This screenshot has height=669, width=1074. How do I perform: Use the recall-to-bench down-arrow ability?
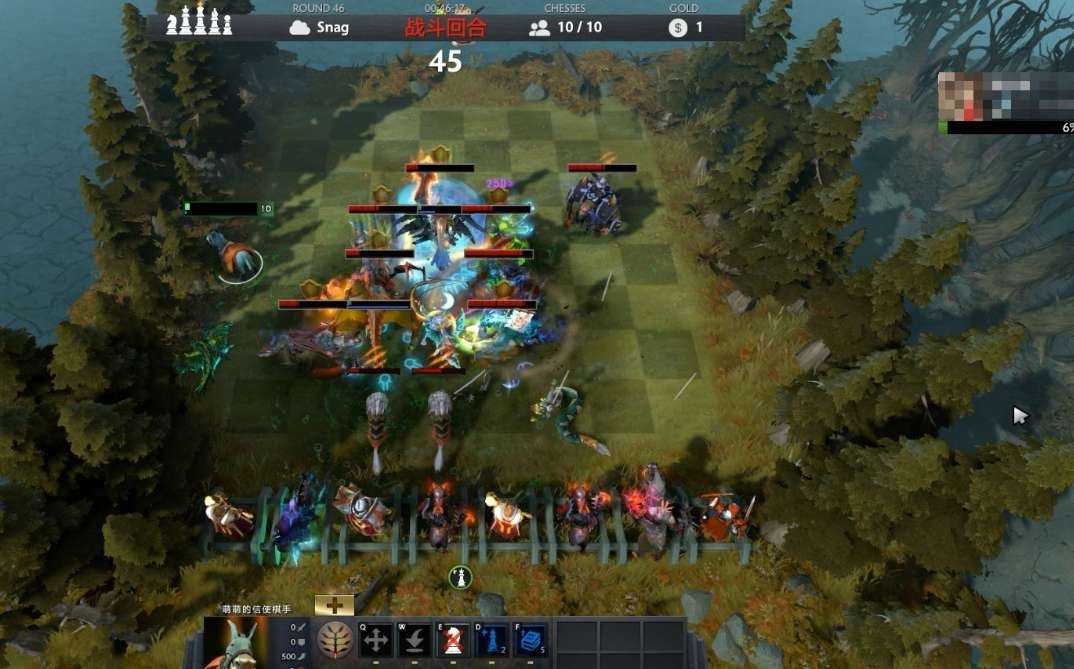(x=415, y=640)
